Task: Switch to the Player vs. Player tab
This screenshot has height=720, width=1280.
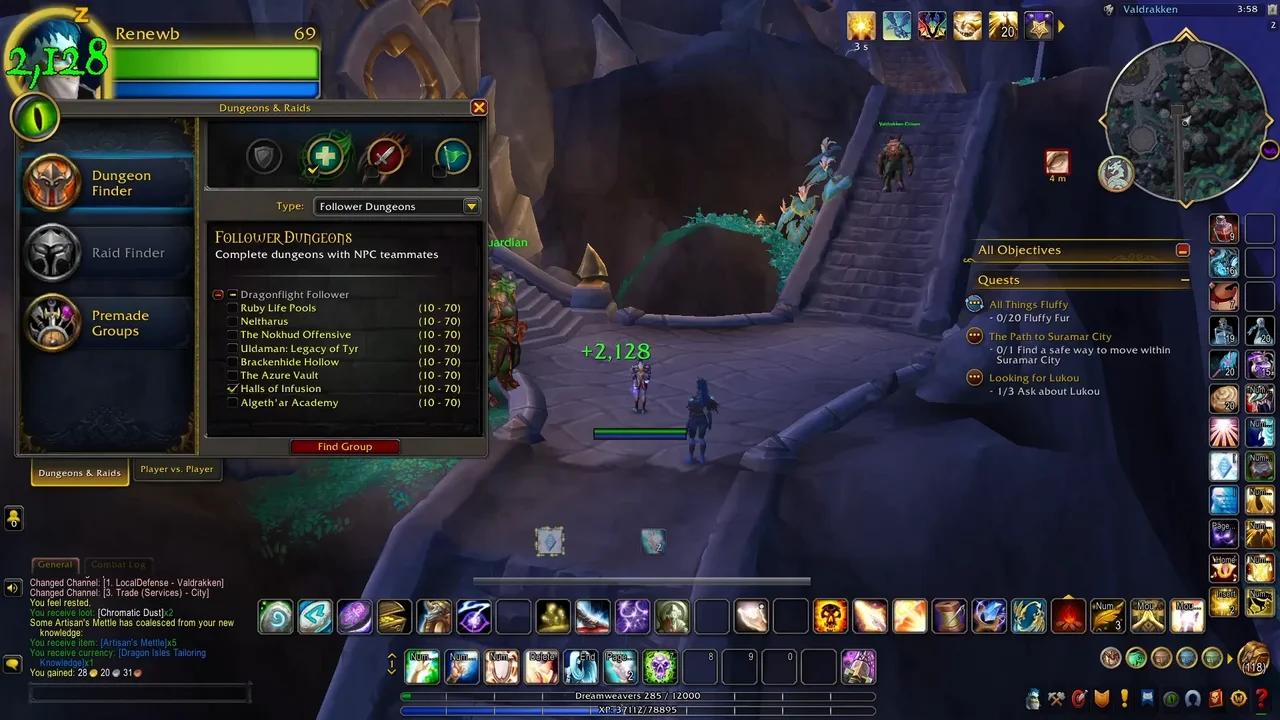Action: [177, 469]
